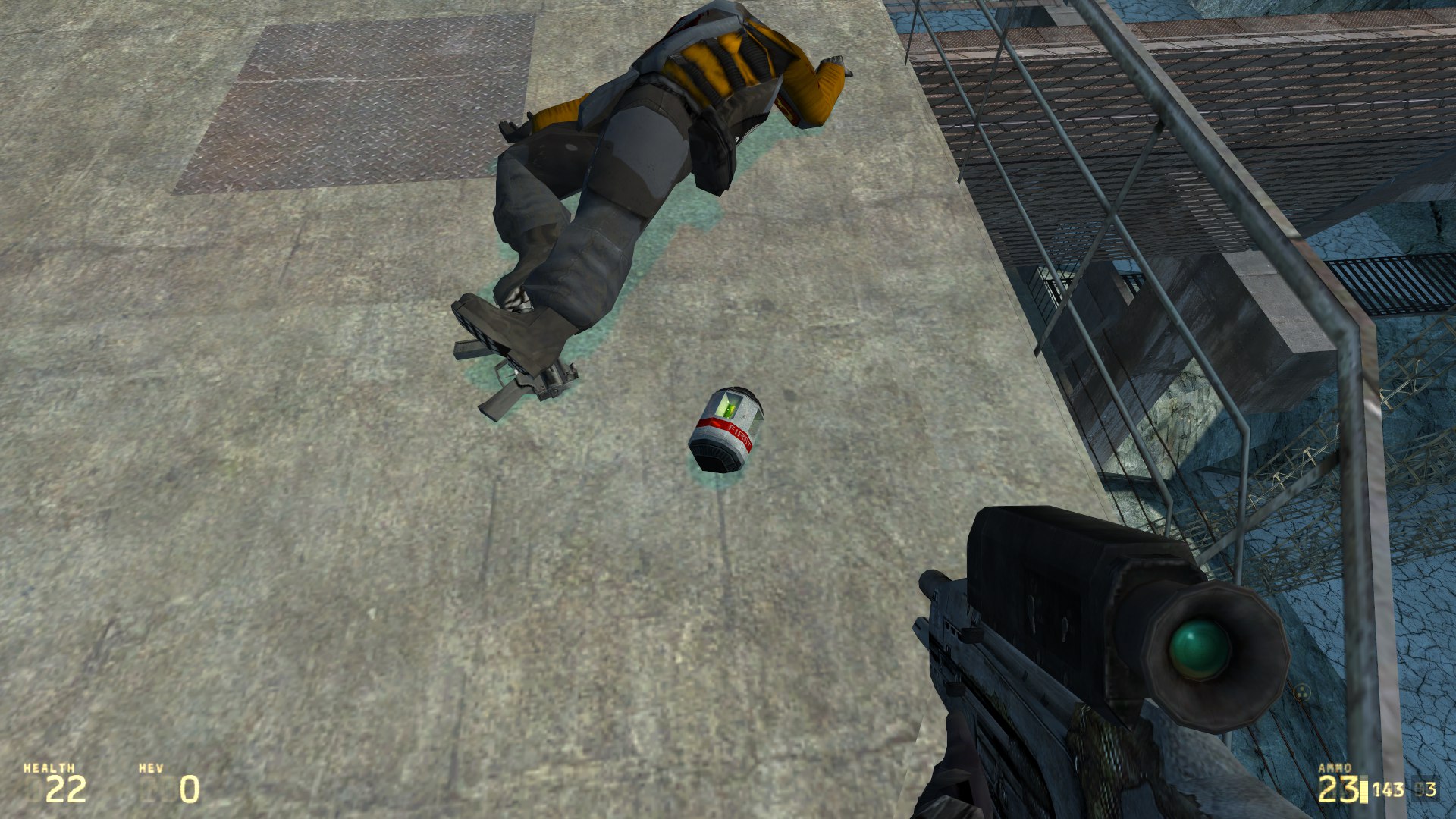Select the dropped SMG near the soldier's boot
The height and width of the screenshot is (819, 1456).
[523, 387]
